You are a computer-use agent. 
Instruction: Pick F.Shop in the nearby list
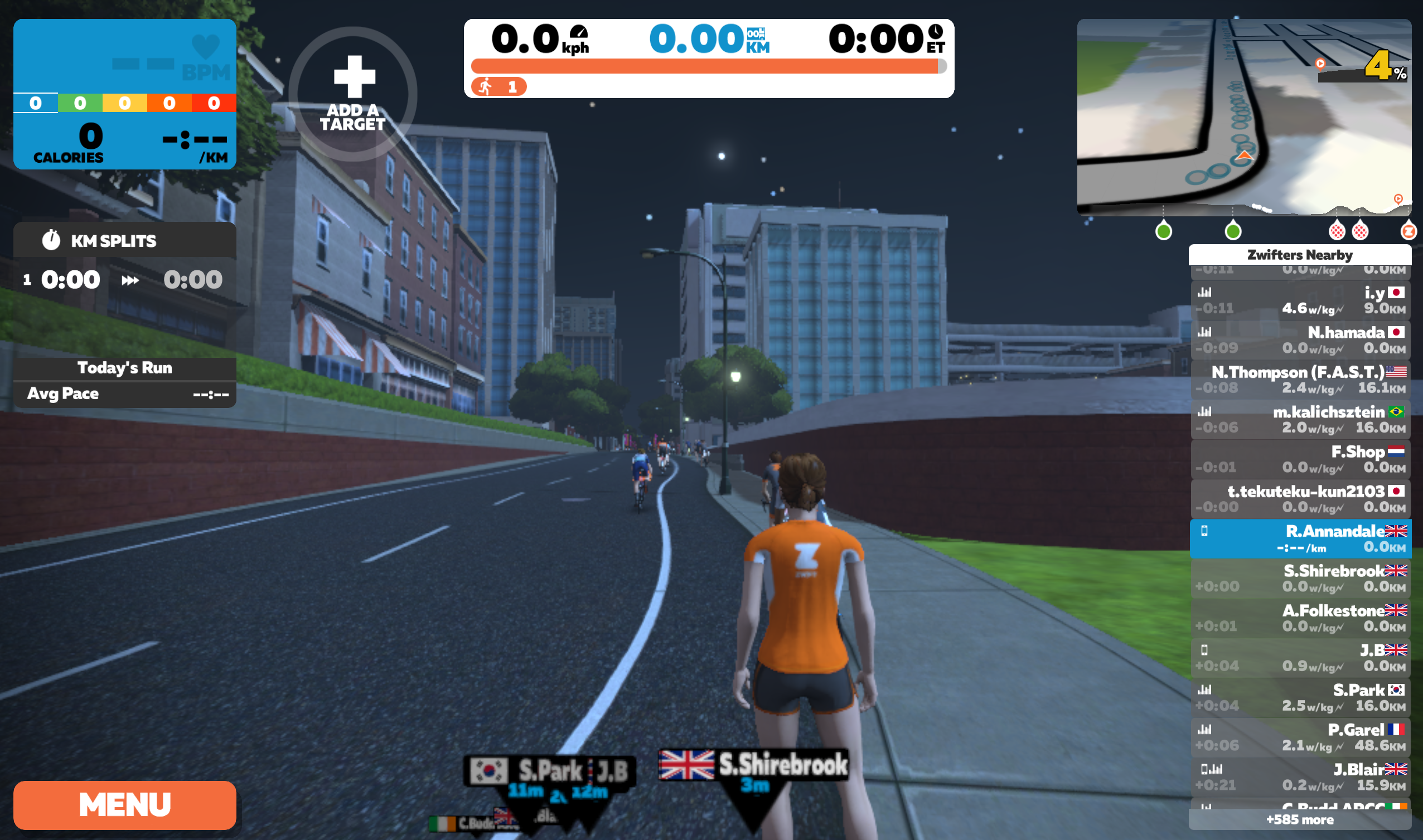[1300, 459]
